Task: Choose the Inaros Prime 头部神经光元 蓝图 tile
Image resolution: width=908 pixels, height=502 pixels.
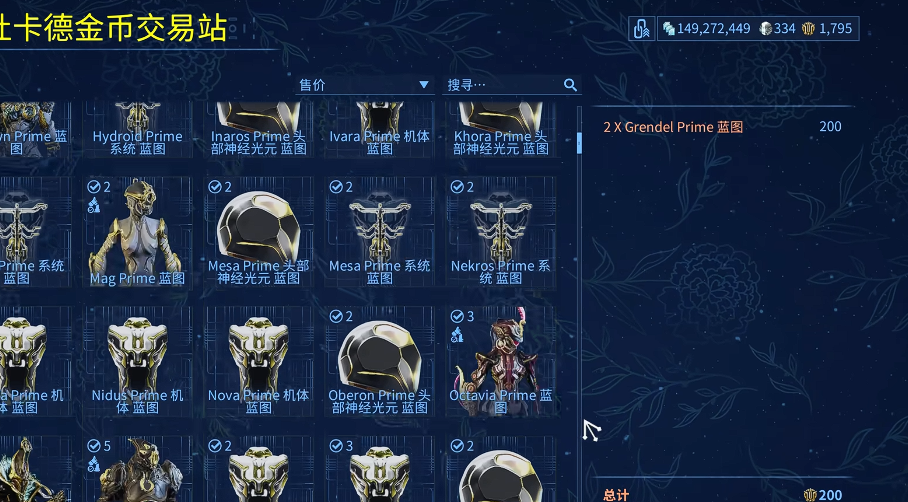Action: pos(259,130)
